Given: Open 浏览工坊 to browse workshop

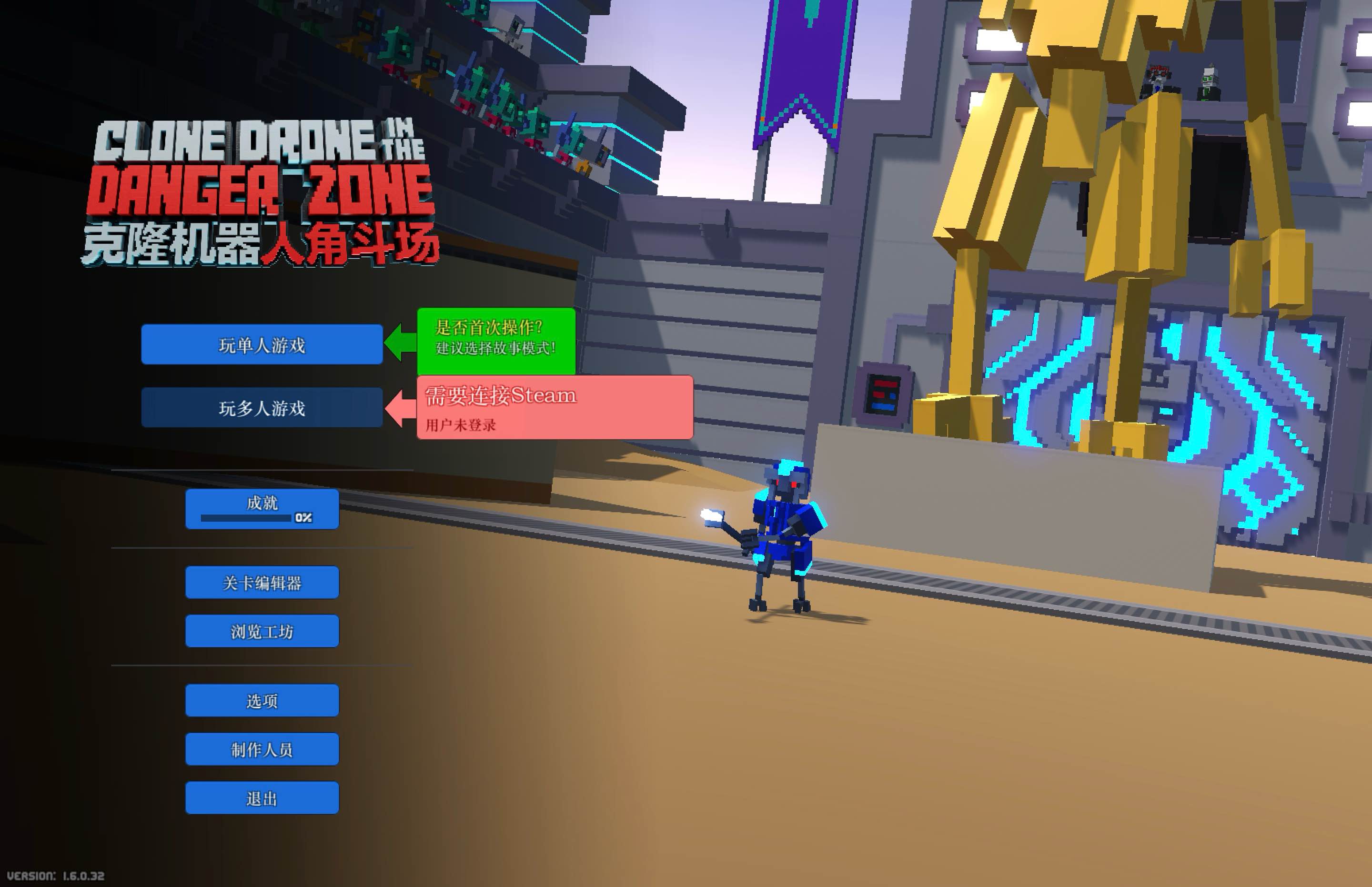Looking at the screenshot, I should (x=262, y=631).
